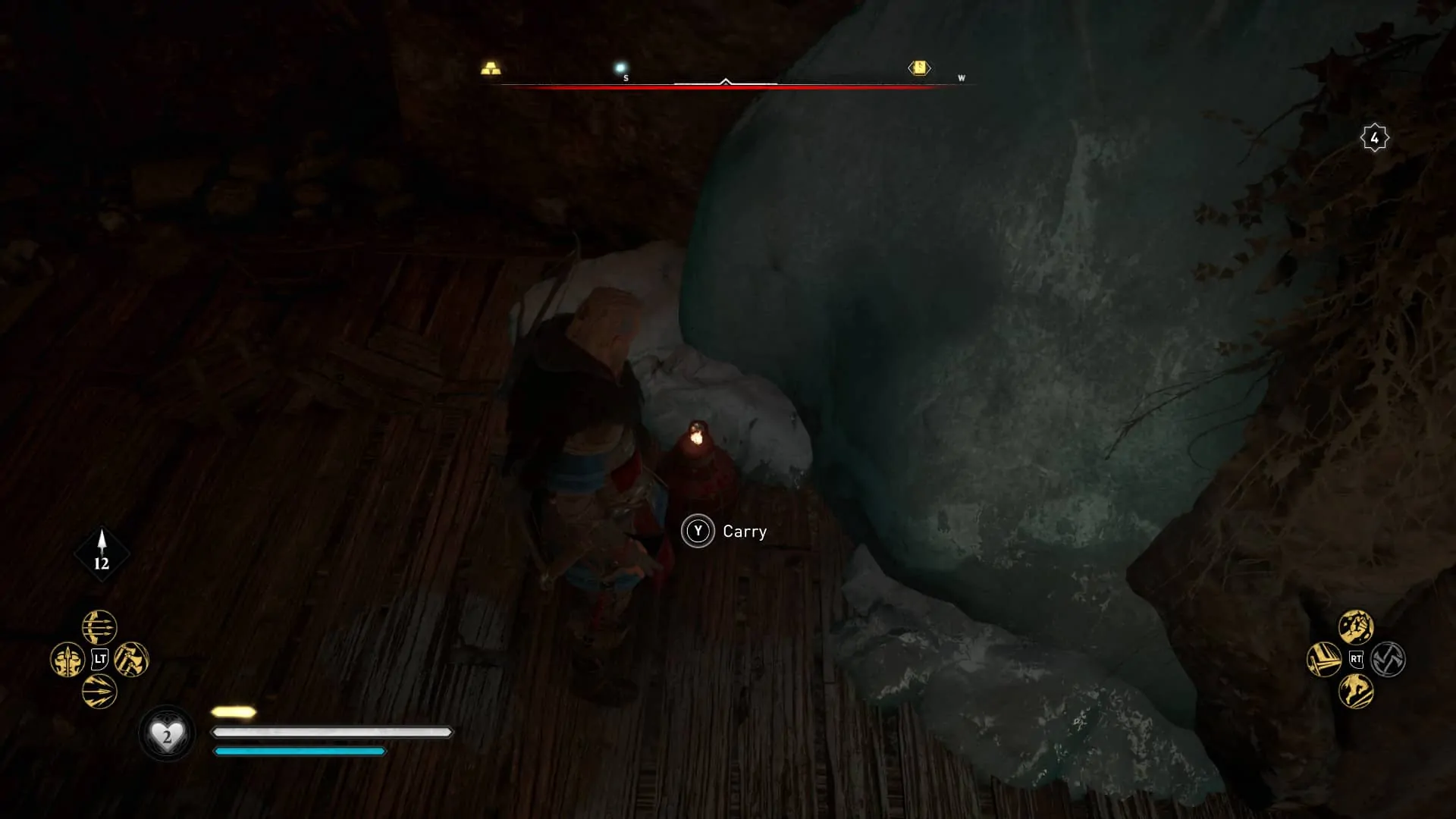Select the dual throwing axes ability icon
Screen dimensions: 1456x819
point(129,658)
